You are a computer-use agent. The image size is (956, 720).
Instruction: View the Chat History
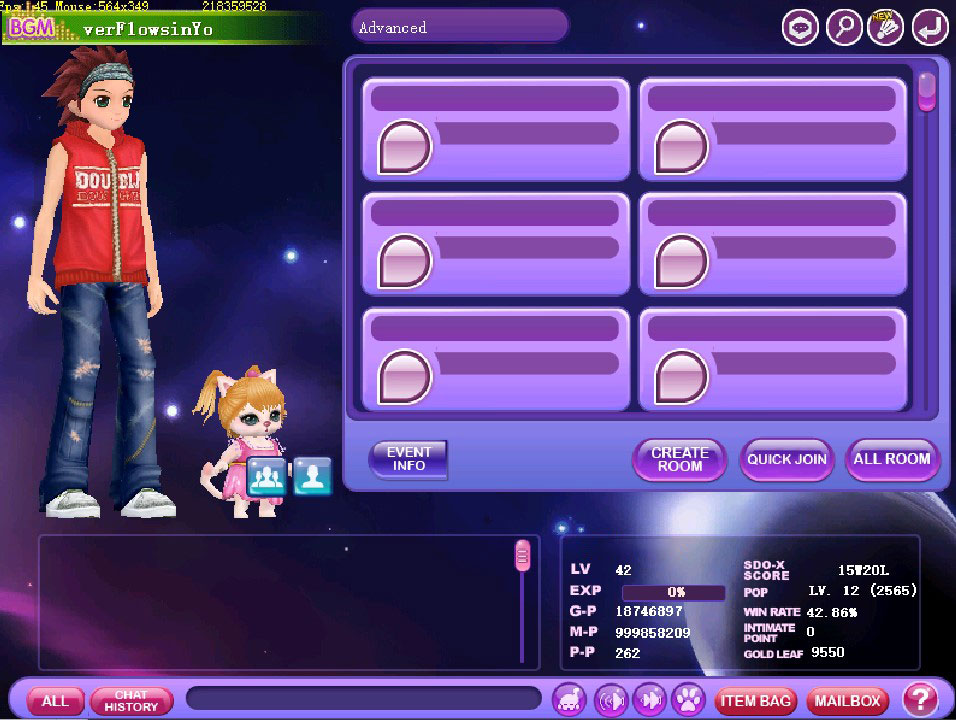(131, 700)
